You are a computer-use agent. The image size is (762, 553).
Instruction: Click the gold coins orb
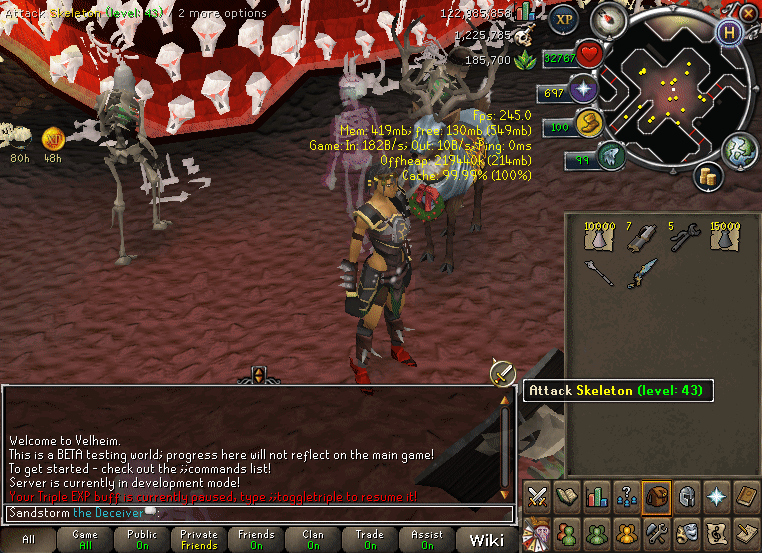pyautogui.click(x=710, y=176)
